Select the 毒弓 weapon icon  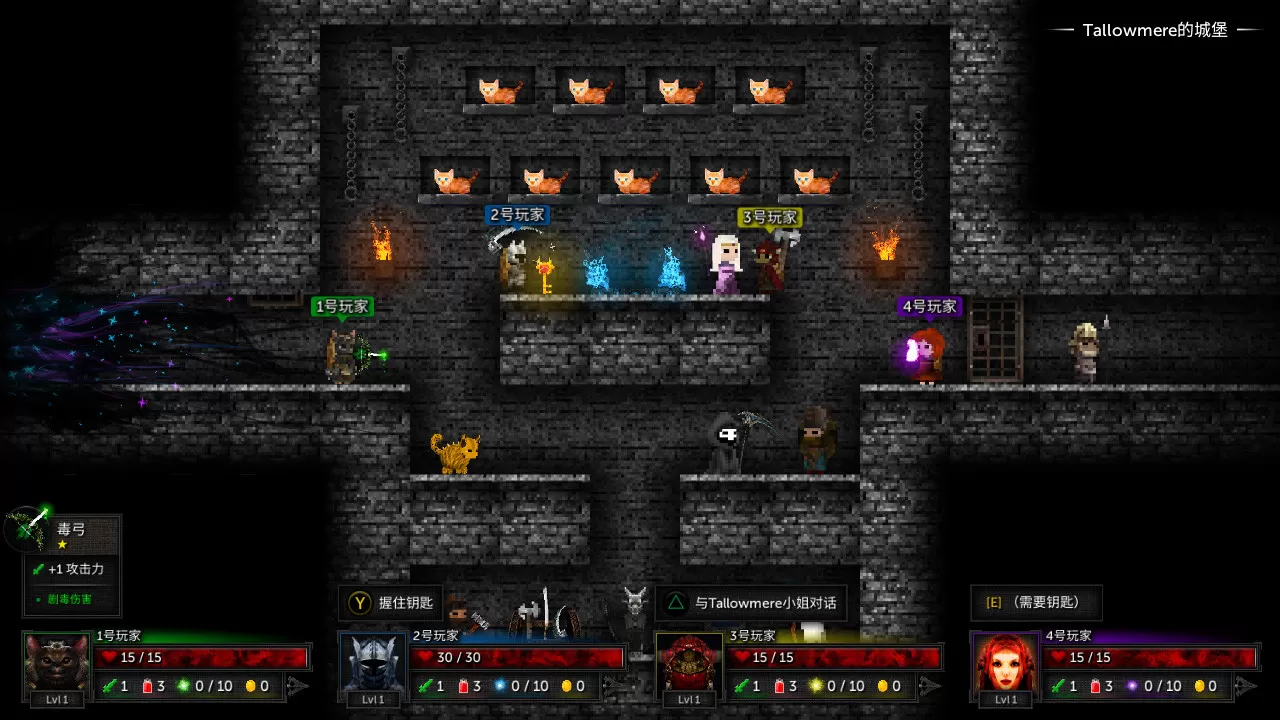click(27, 530)
